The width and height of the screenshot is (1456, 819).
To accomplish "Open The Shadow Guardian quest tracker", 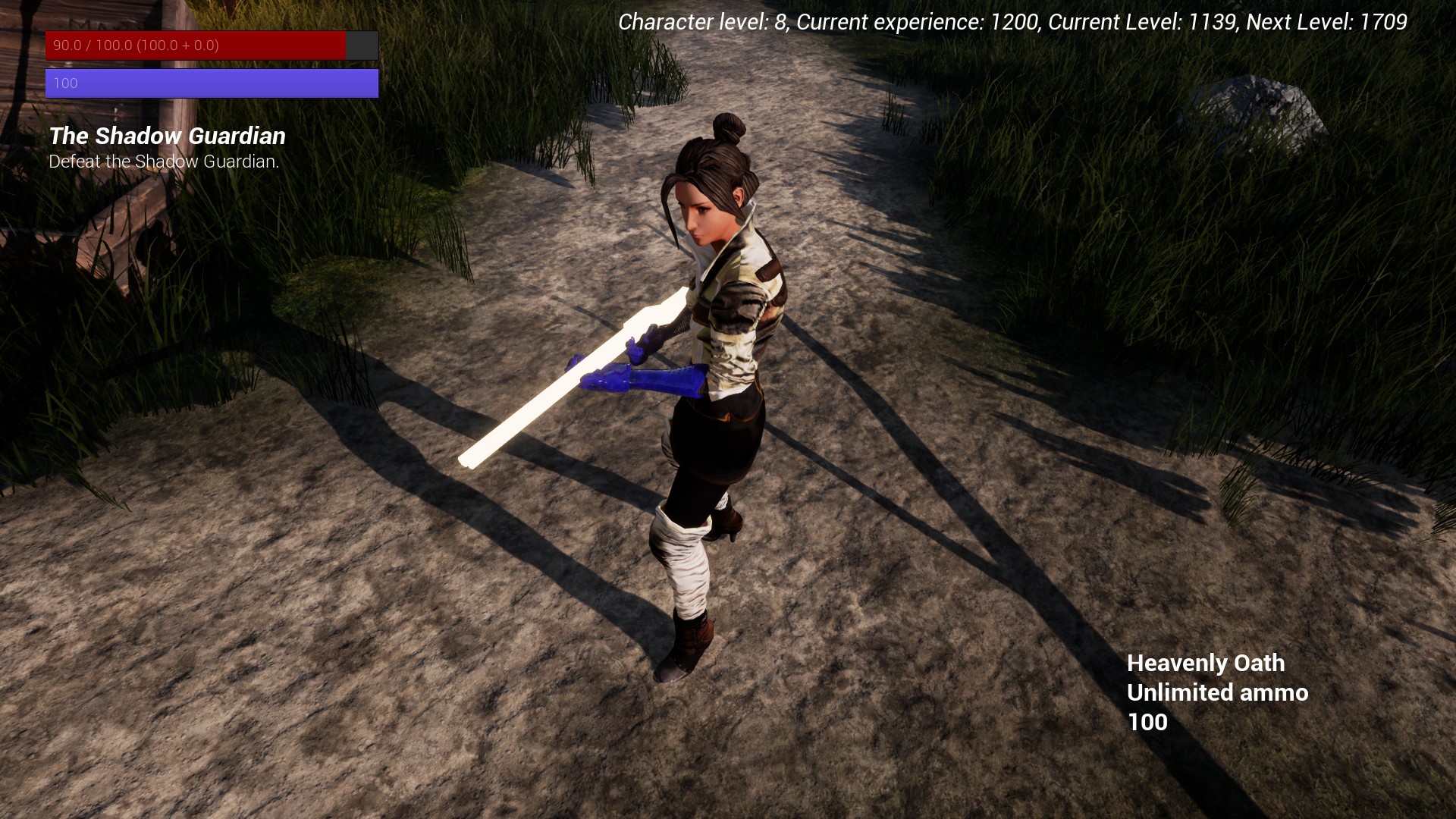I will coord(167,136).
